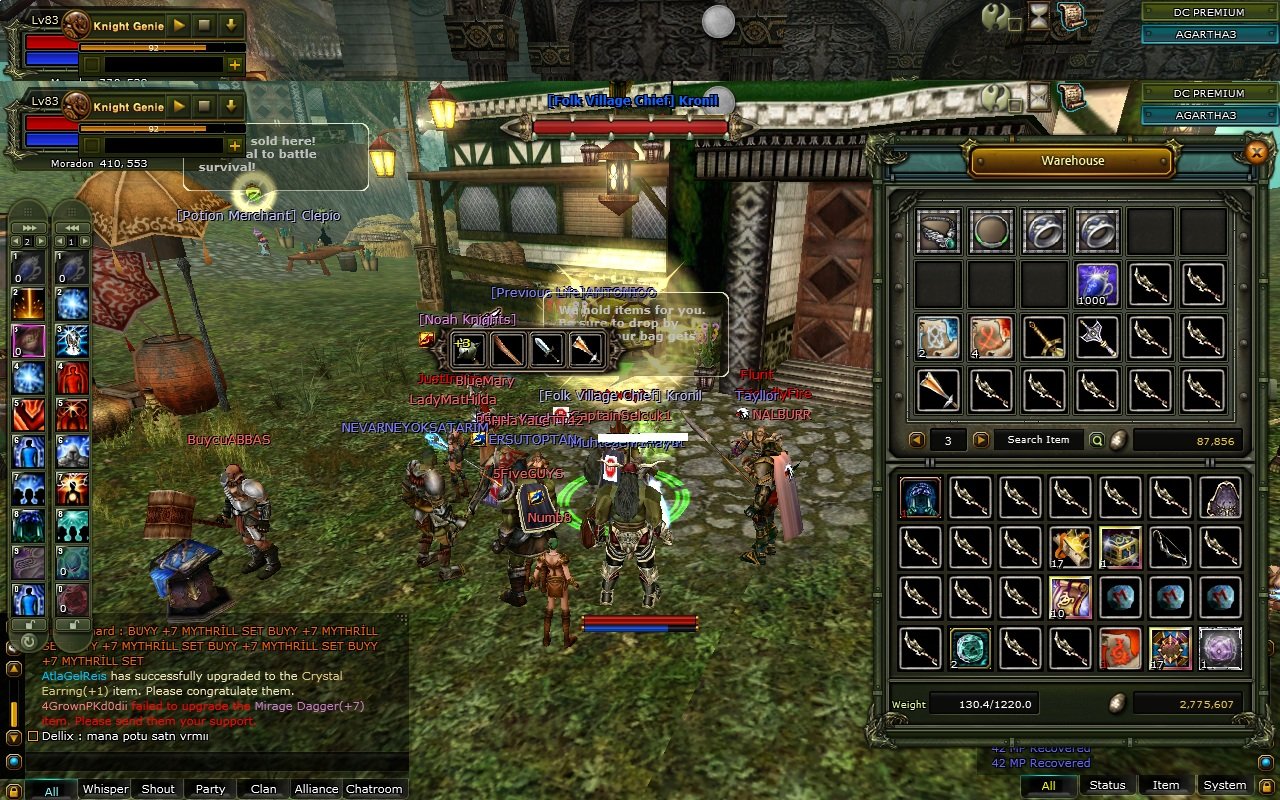
Task: Go to the next warehouse page
Action: click(981, 440)
